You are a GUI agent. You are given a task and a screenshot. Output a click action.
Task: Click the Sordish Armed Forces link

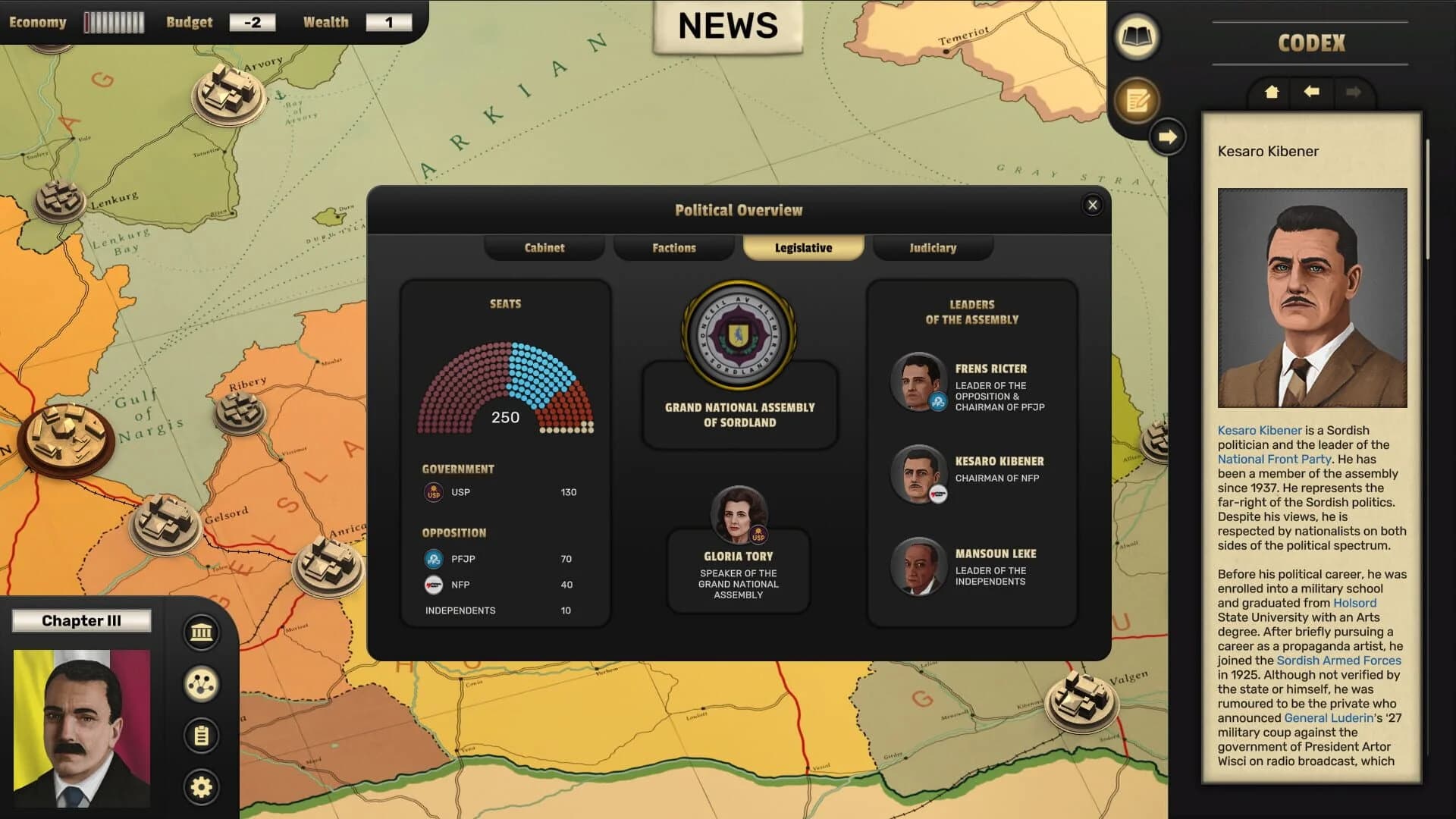click(x=1340, y=661)
